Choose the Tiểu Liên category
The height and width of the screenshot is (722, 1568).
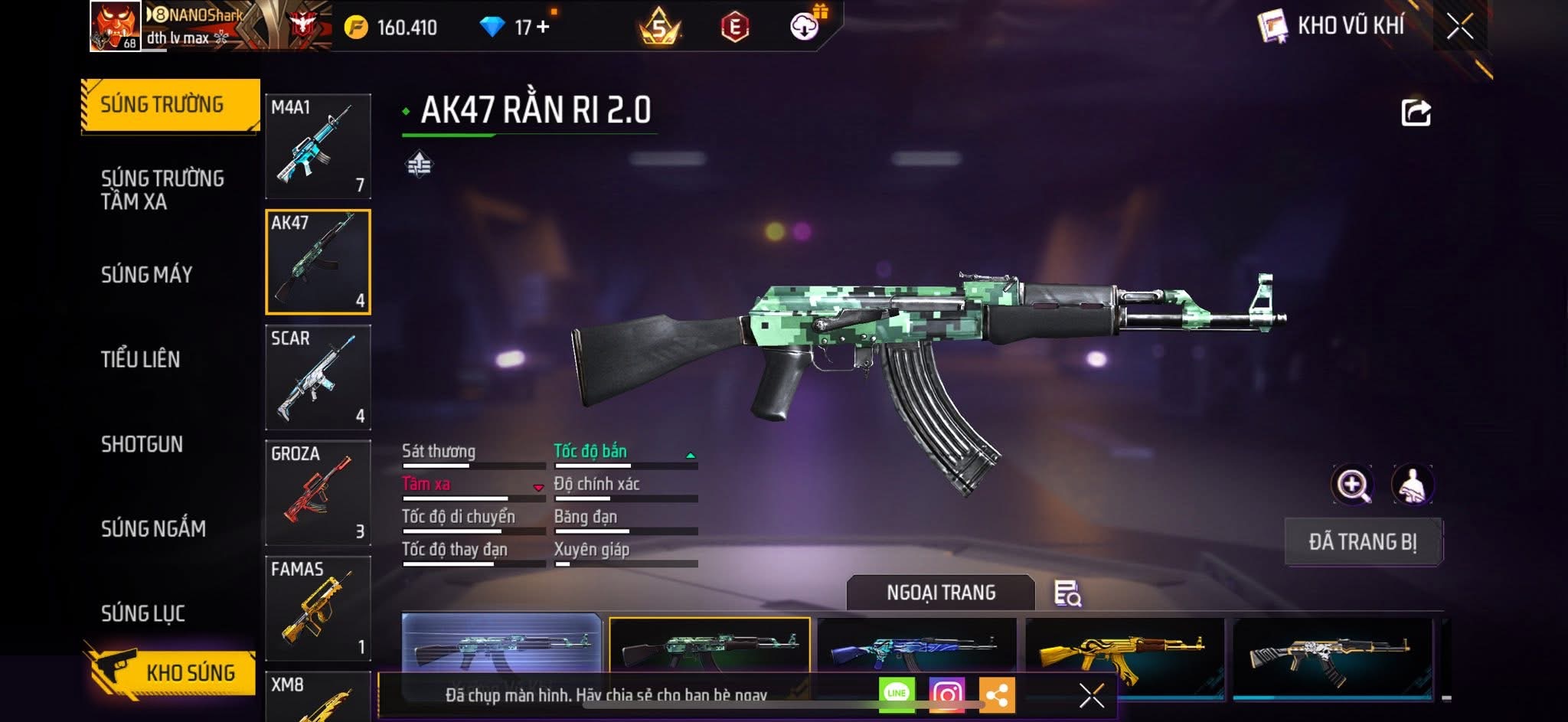click(141, 359)
